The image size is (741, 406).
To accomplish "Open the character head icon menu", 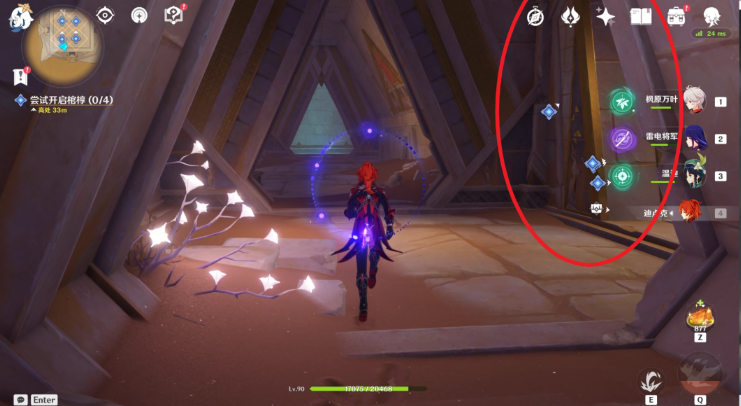I will pos(712,16).
